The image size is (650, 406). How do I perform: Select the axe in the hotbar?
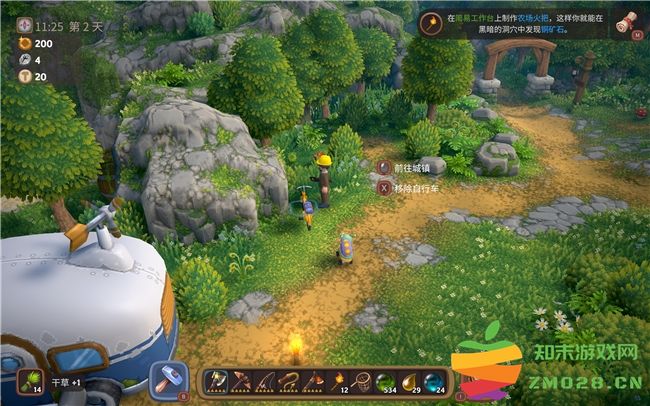217,381
